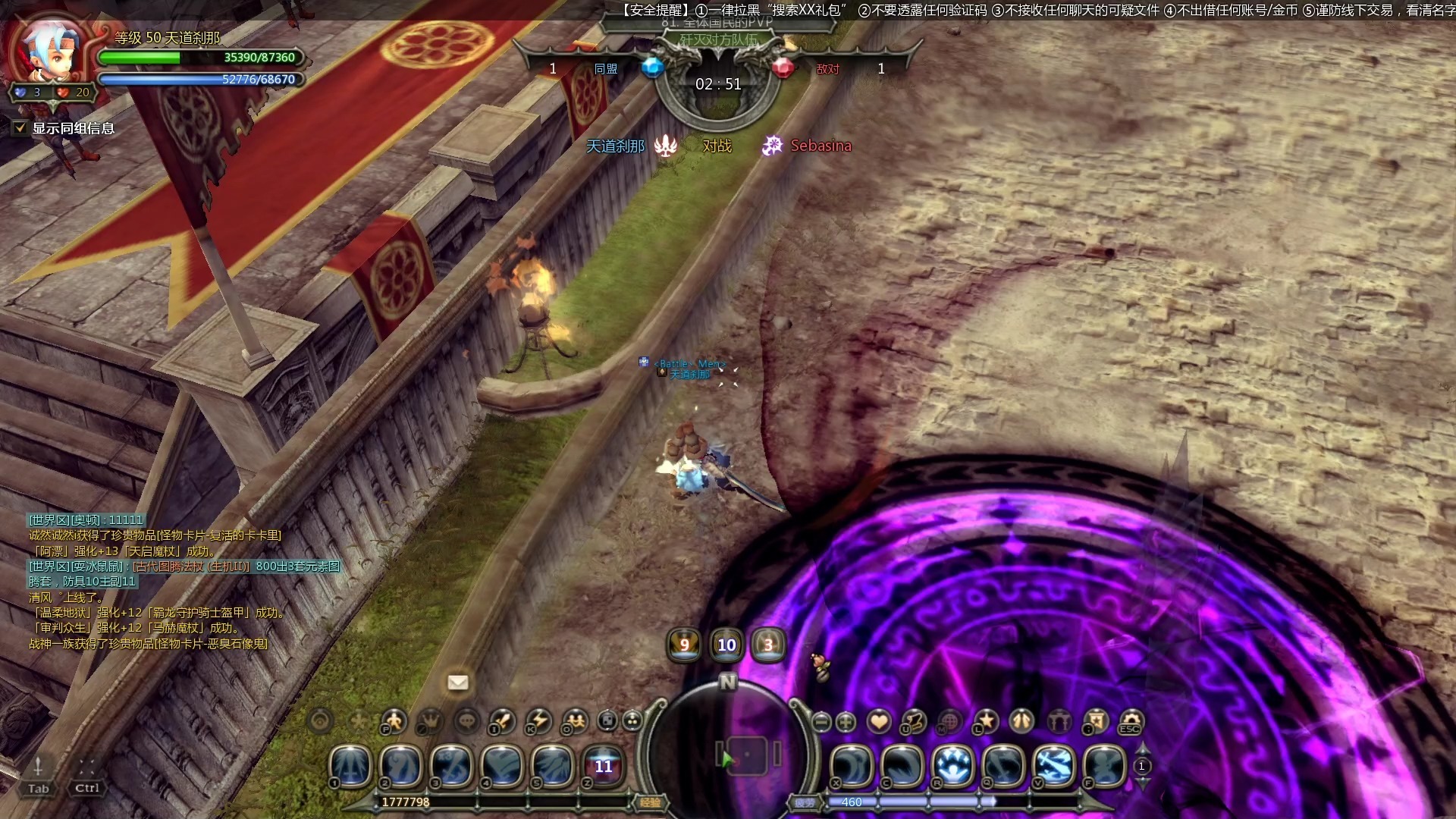Zoom in the minimap with plus button
The height and width of the screenshot is (819, 1456).
tap(846, 722)
